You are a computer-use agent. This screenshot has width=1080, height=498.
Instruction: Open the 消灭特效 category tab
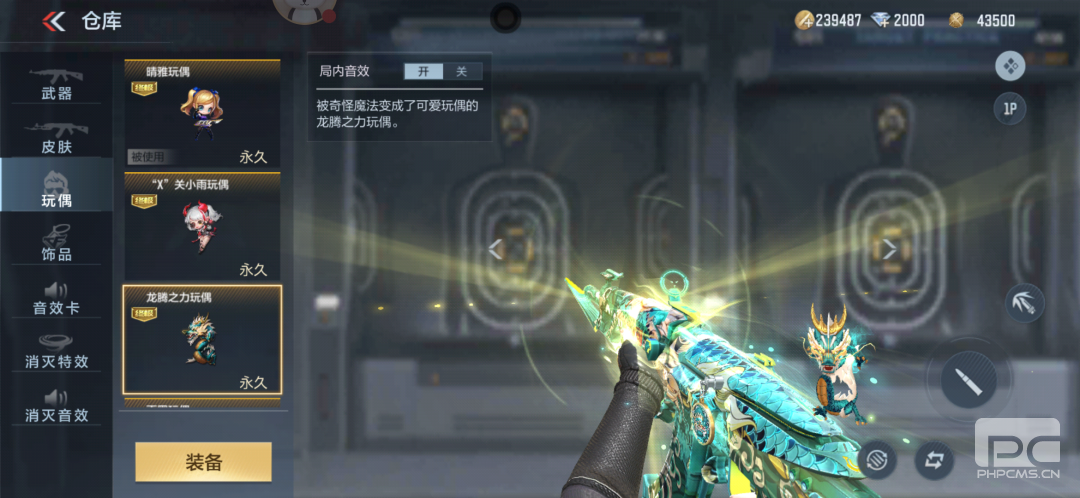57,351
